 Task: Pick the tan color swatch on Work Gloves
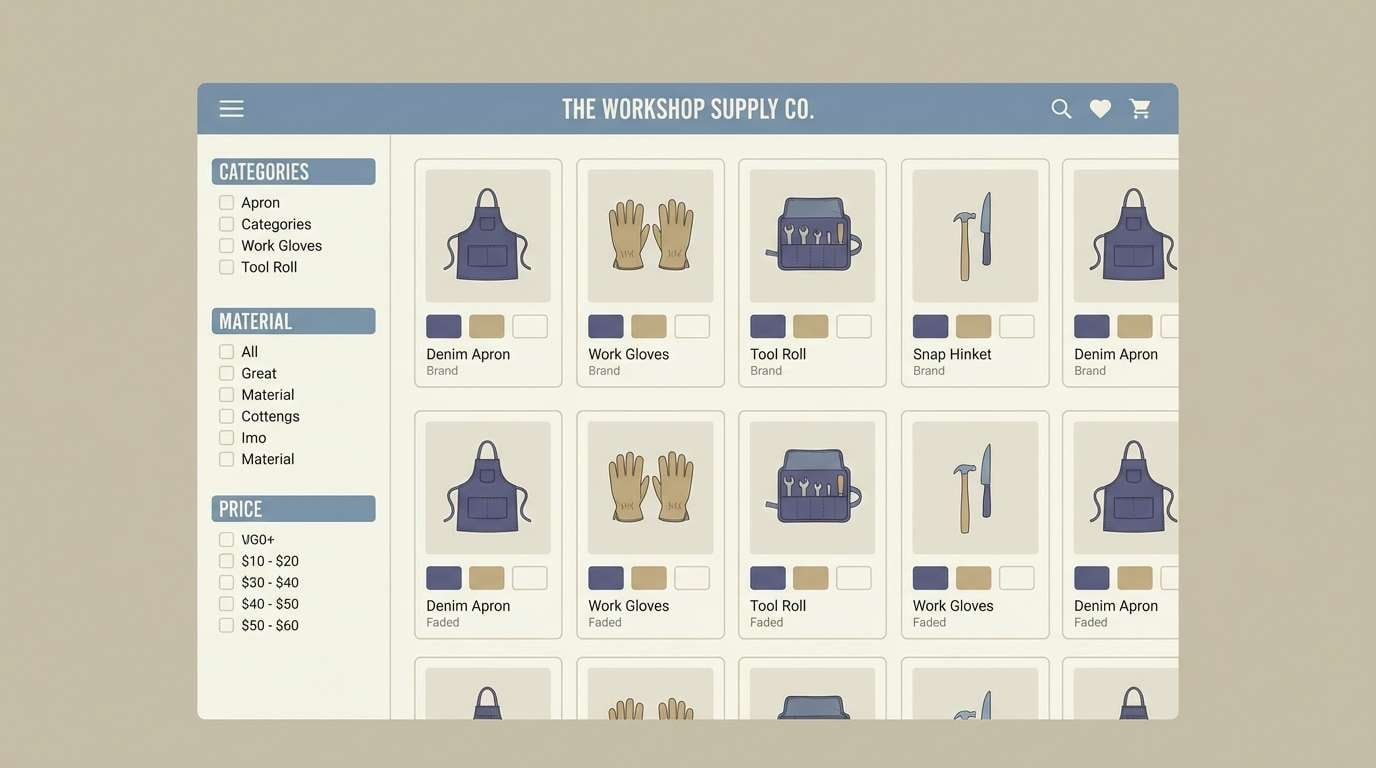(x=648, y=325)
